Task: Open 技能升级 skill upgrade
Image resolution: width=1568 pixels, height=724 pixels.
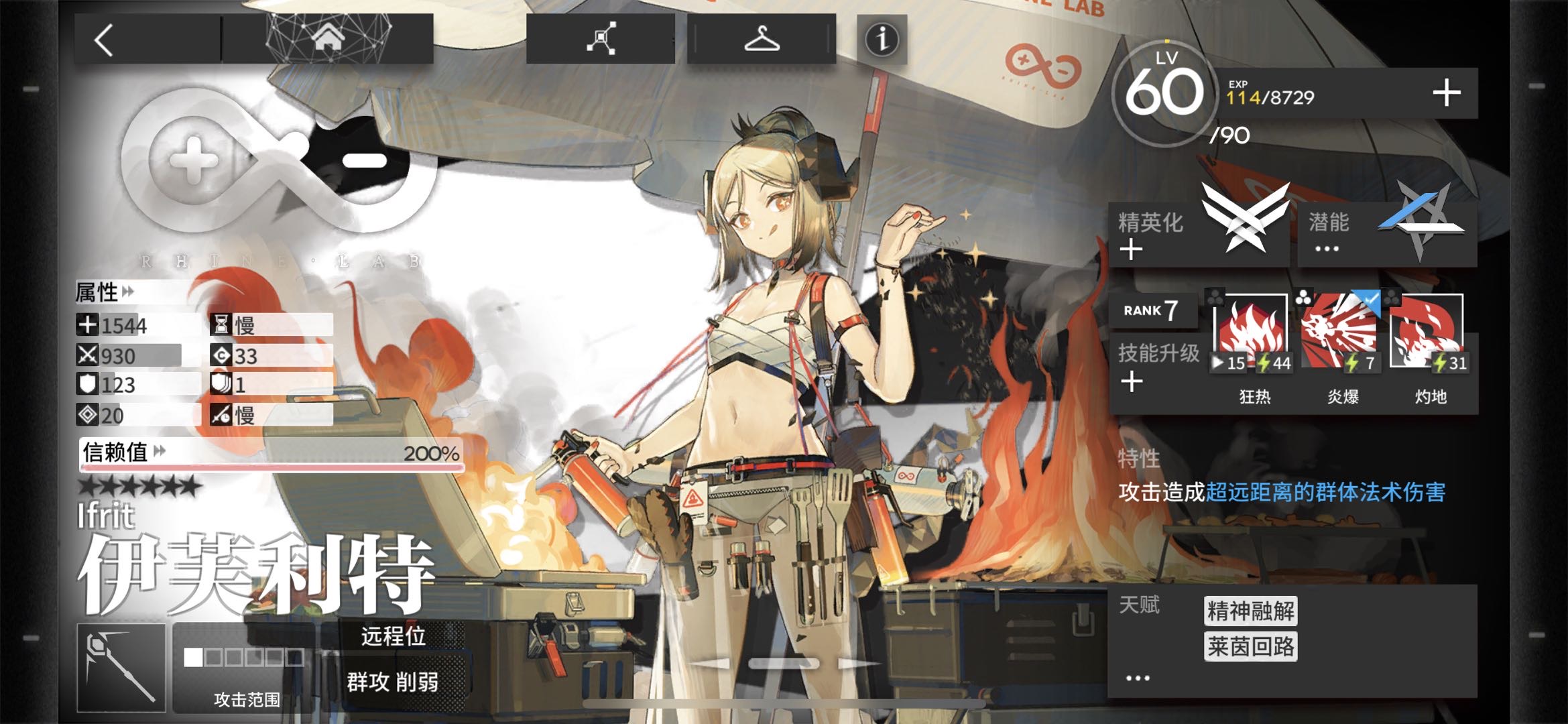Action: (x=1156, y=365)
